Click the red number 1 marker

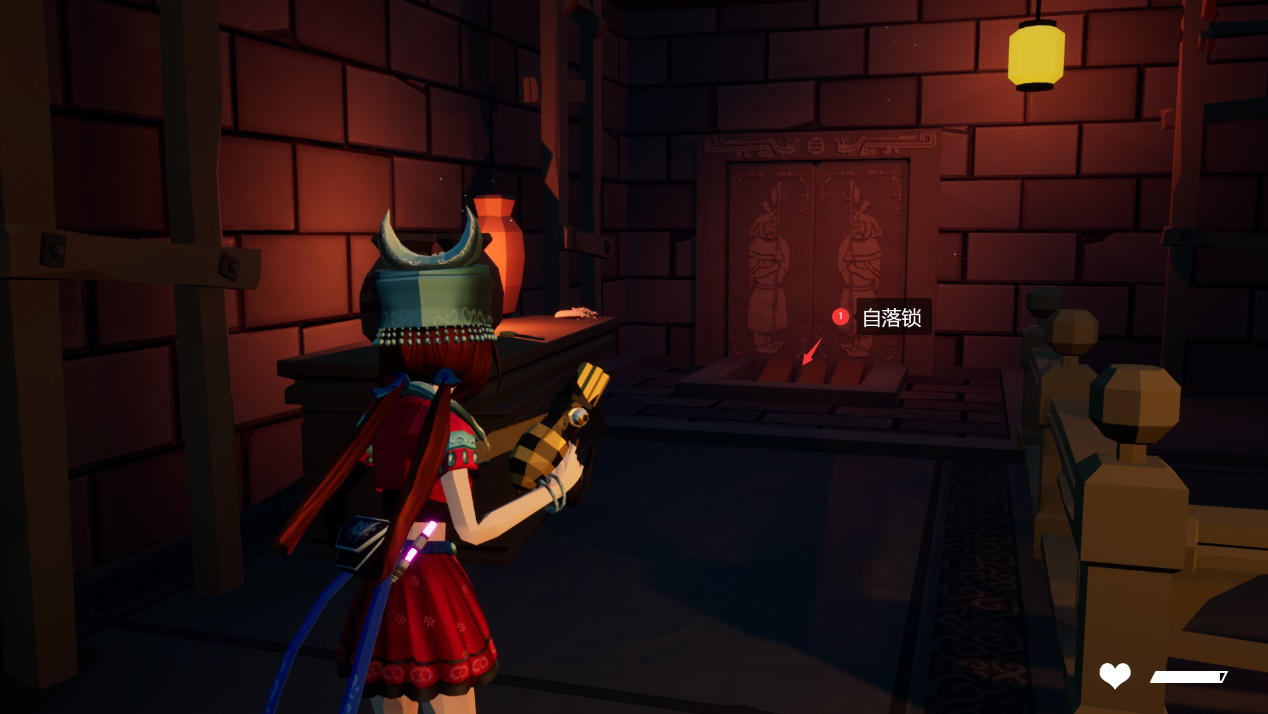(840, 317)
